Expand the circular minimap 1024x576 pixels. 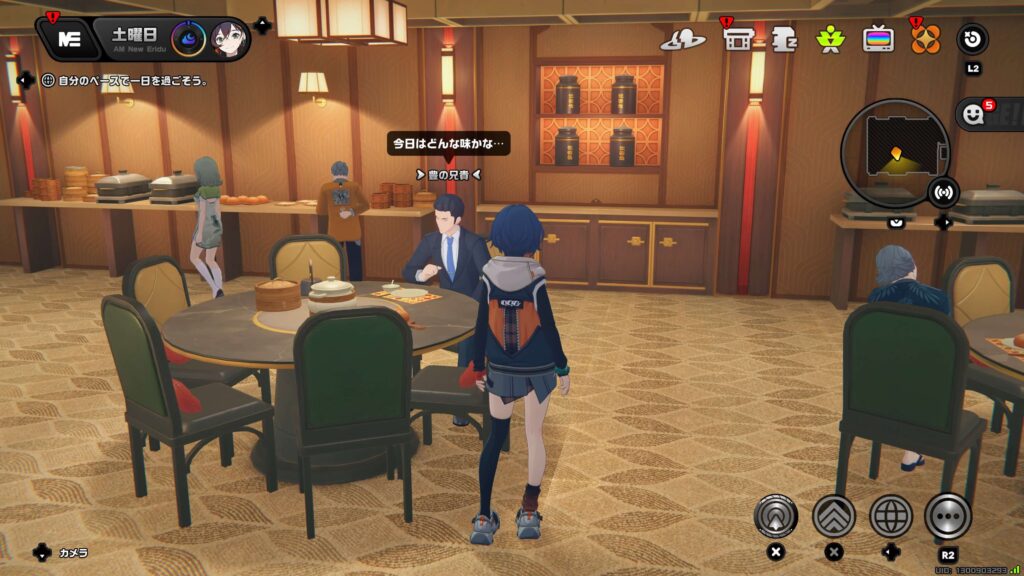894,152
